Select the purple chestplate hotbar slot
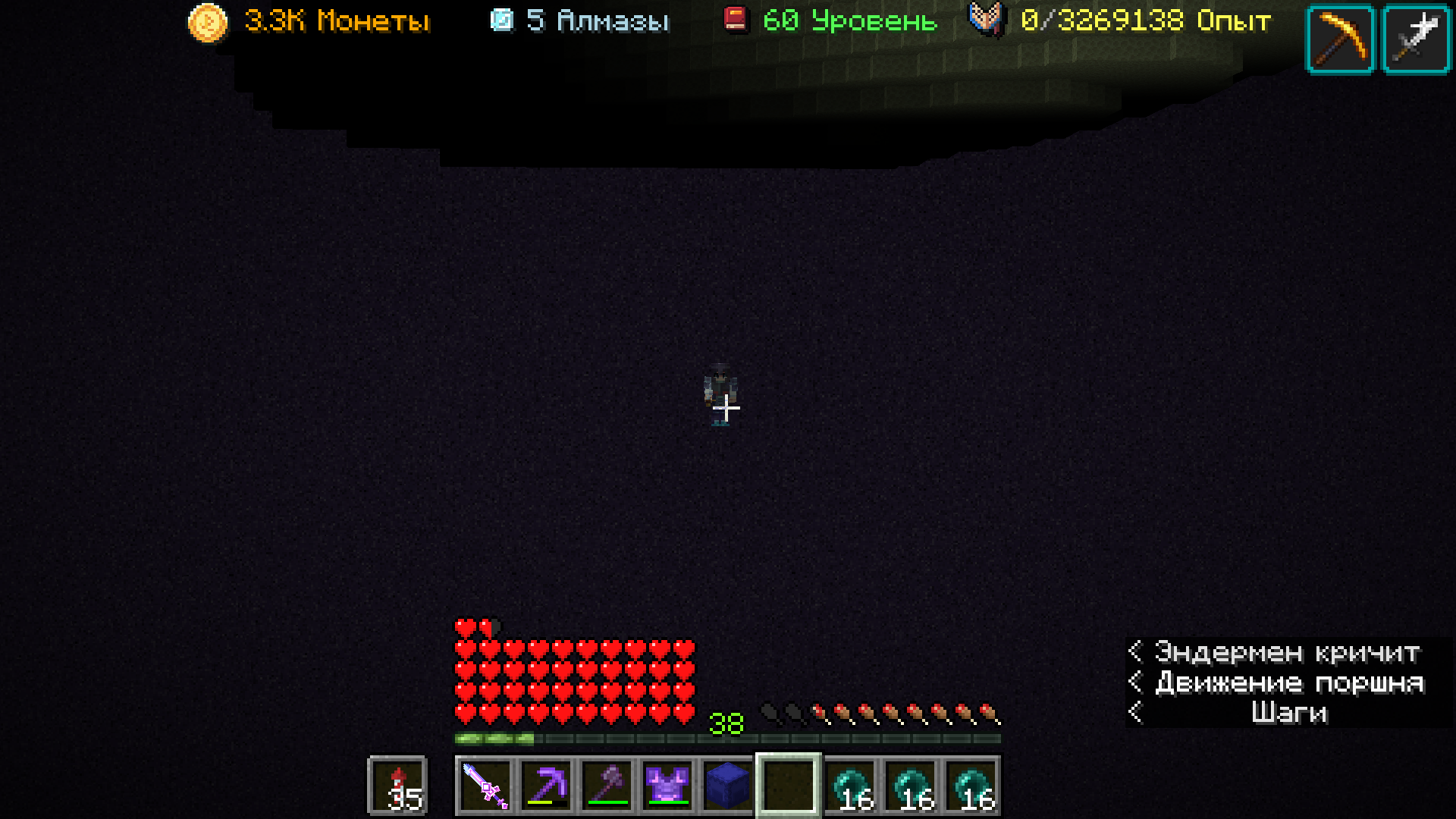 [x=667, y=786]
